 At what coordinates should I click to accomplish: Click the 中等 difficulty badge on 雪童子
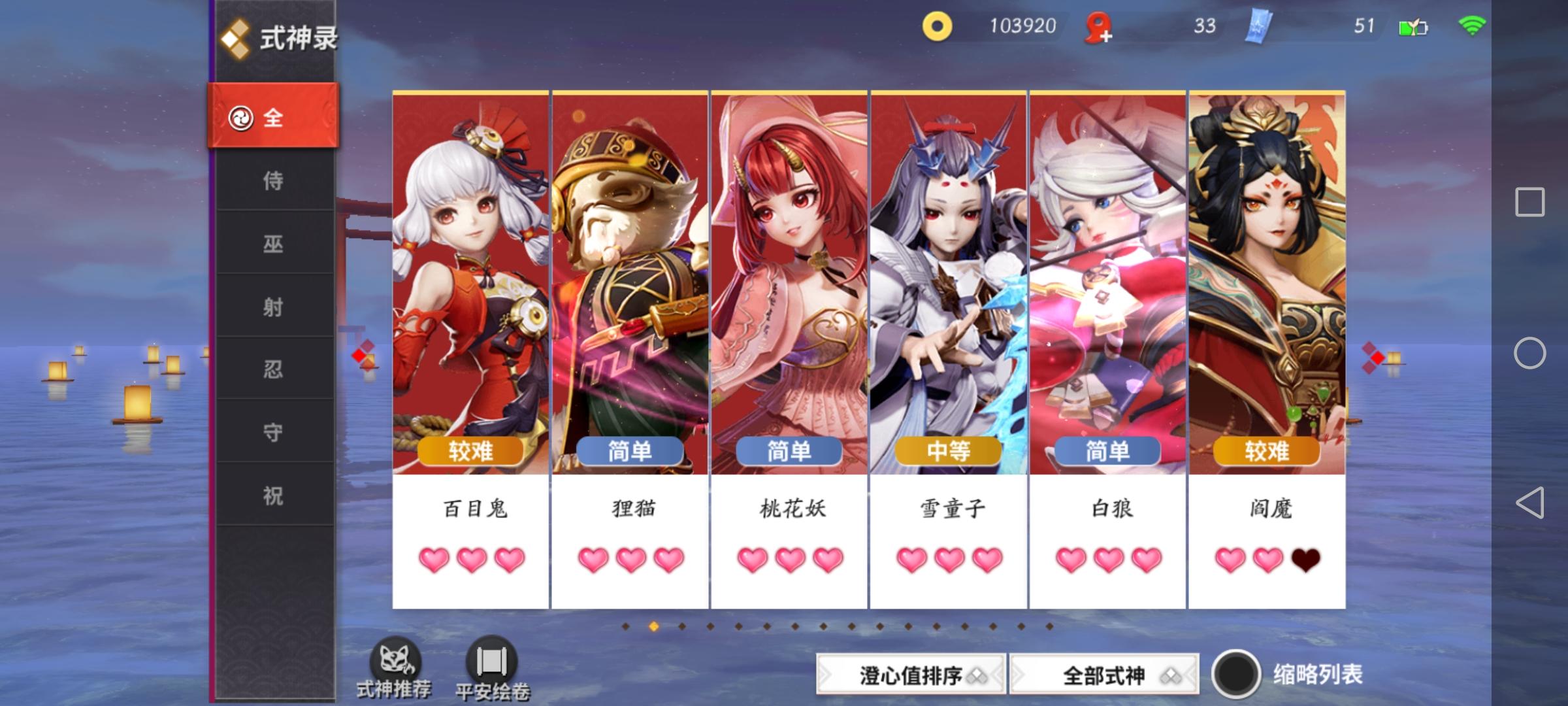point(947,451)
